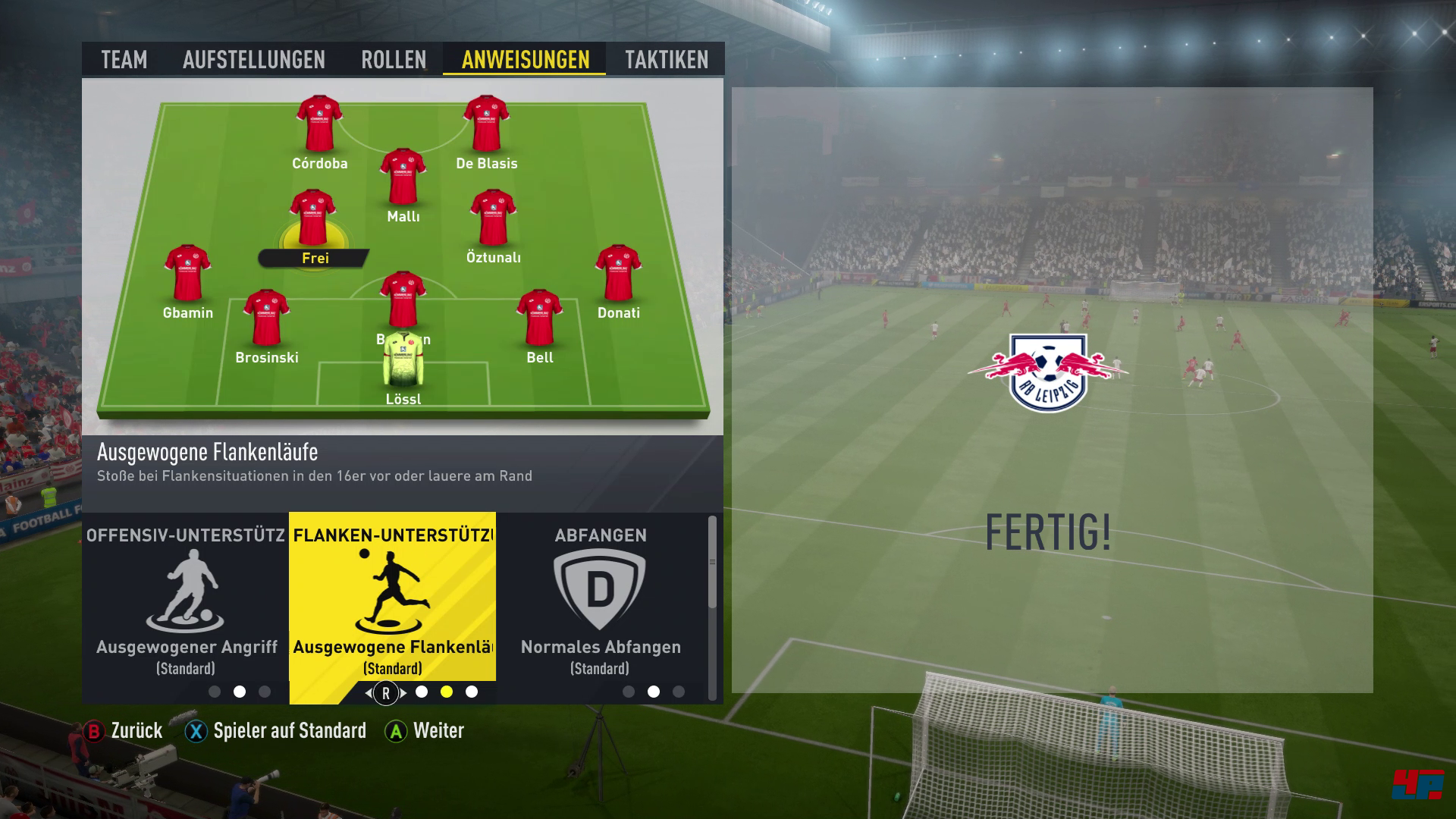This screenshot has width=1456, height=819.
Task: Pick the highlighted player Frei
Action: 312,220
